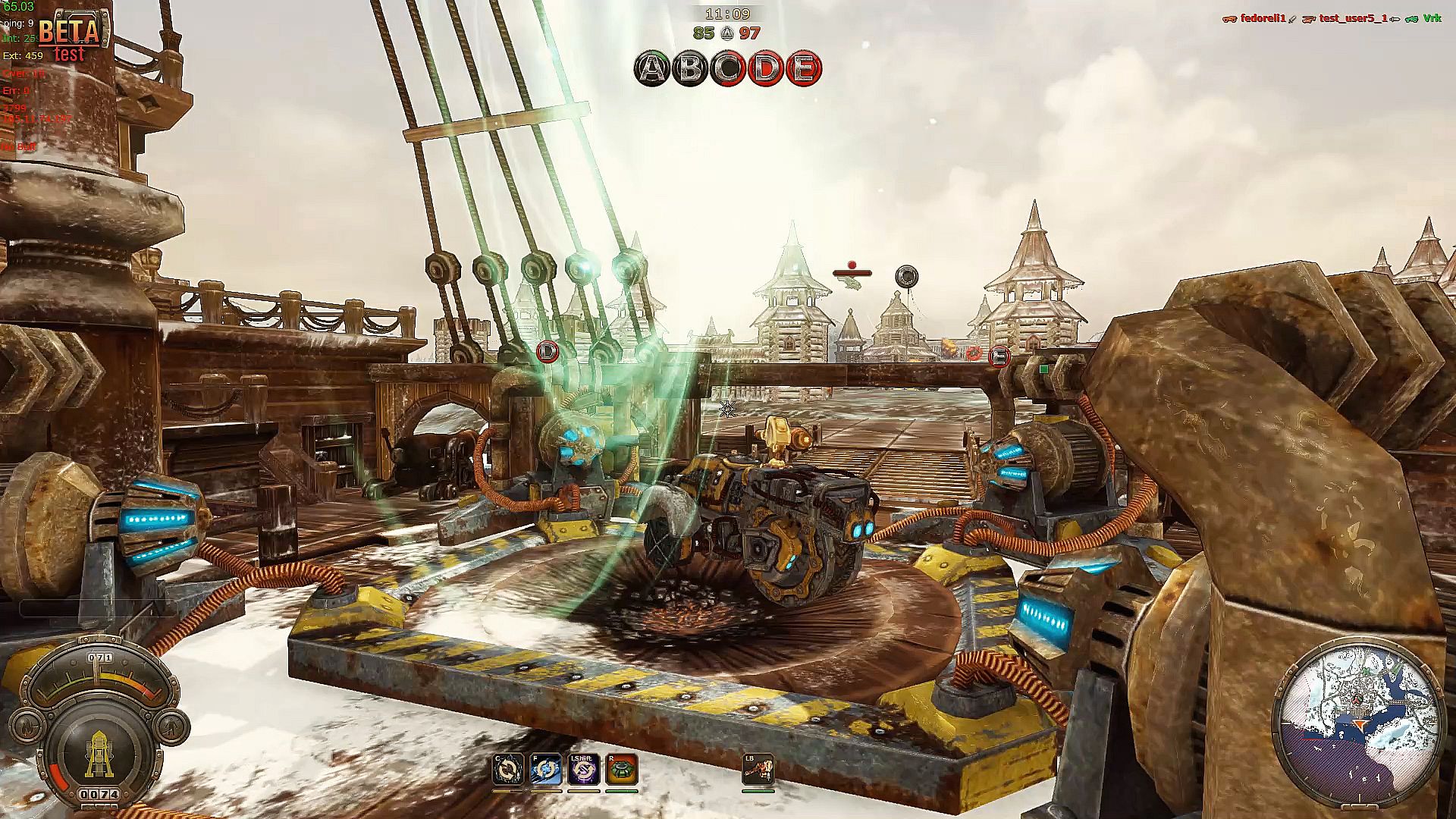Screen dimensions: 1456x819
Task: Select capture point E indicator
Action: (803, 69)
